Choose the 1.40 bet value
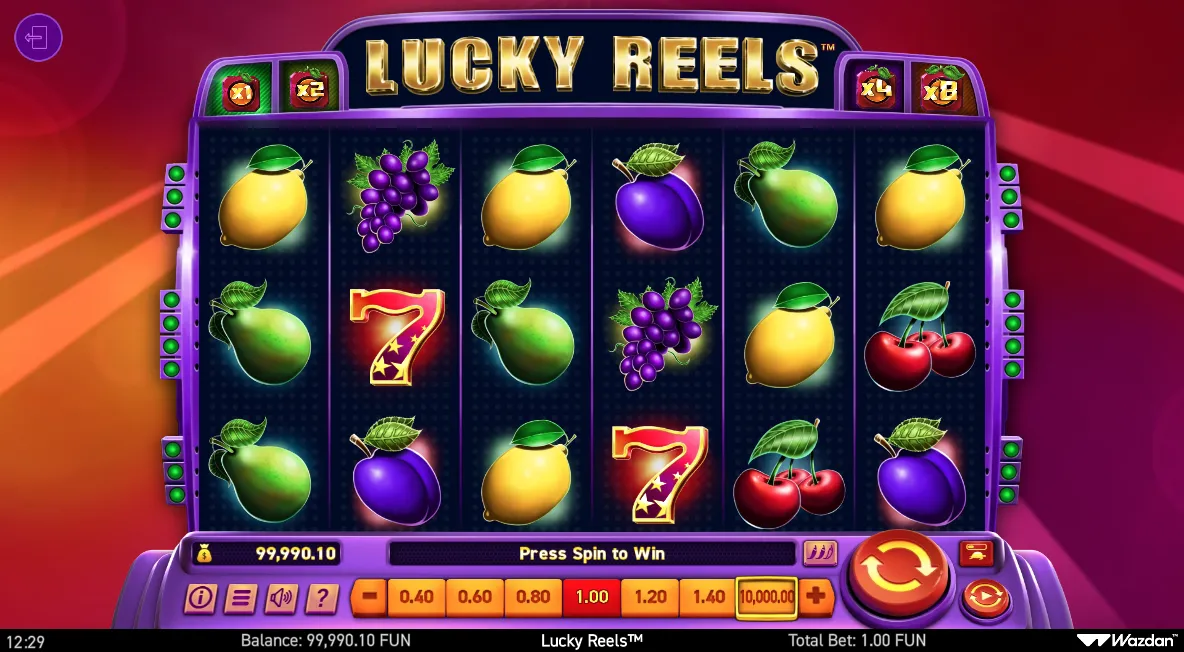 coord(709,597)
